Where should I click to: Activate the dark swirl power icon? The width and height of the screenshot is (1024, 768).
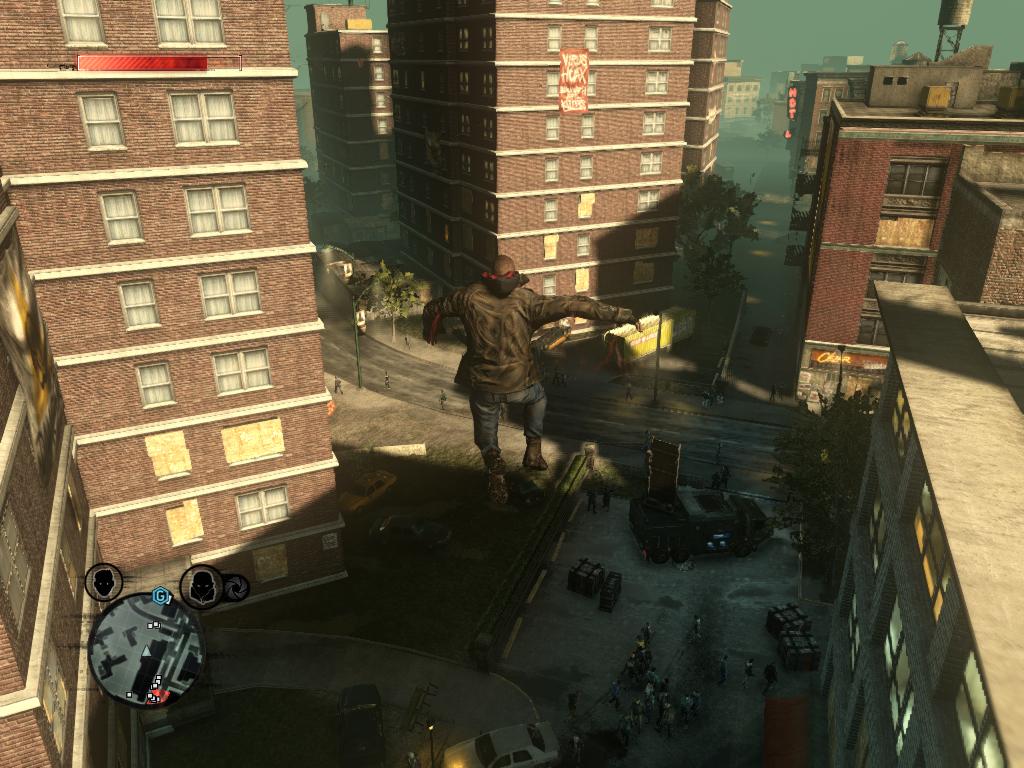click(236, 588)
